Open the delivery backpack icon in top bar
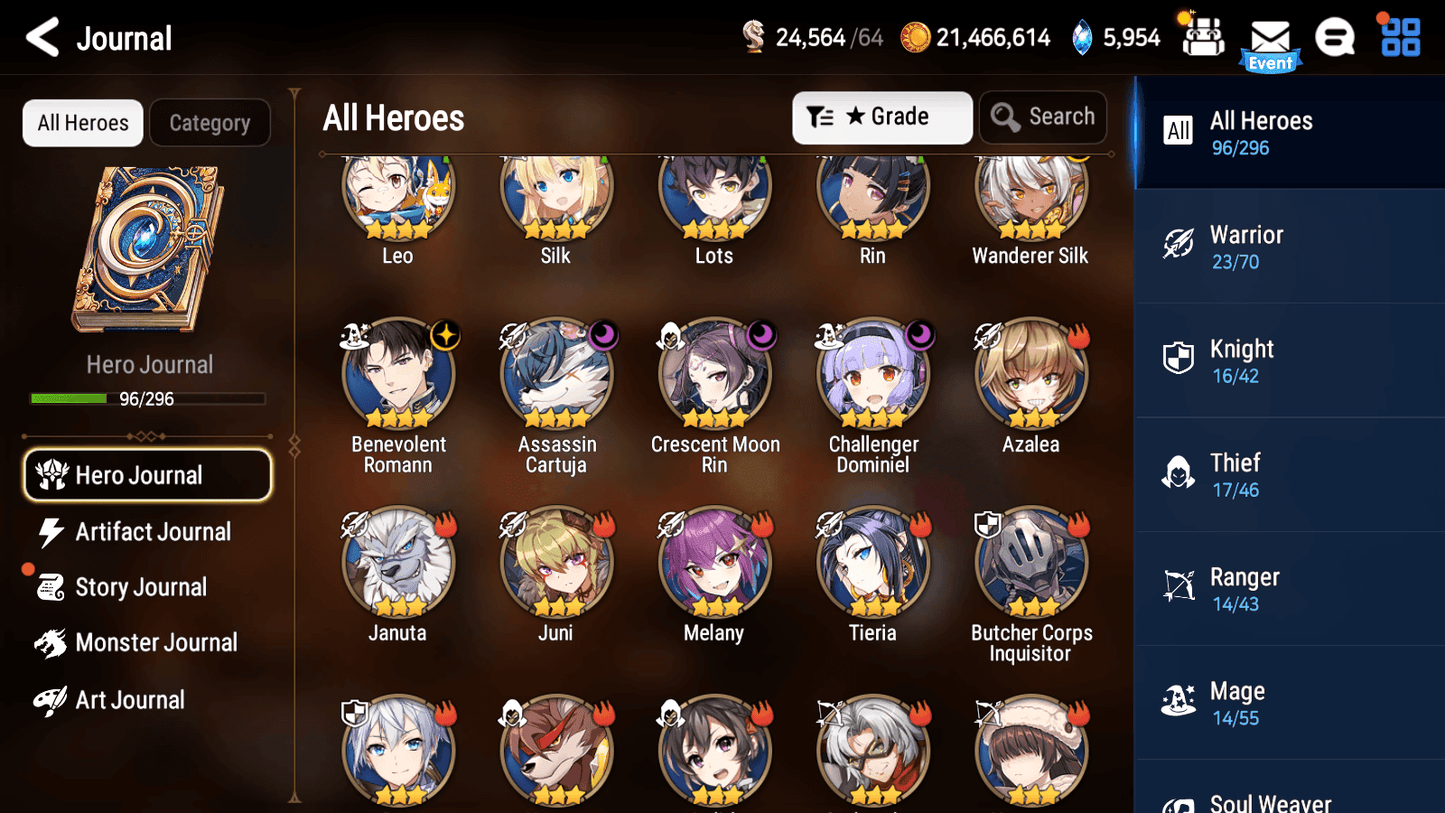1445x813 pixels. (1201, 37)
